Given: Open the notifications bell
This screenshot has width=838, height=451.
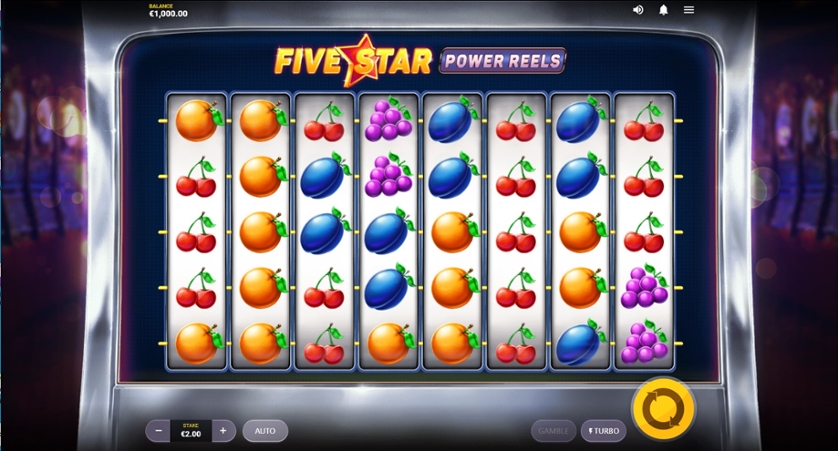Looking at the screenshot, I should pos(663,10).
